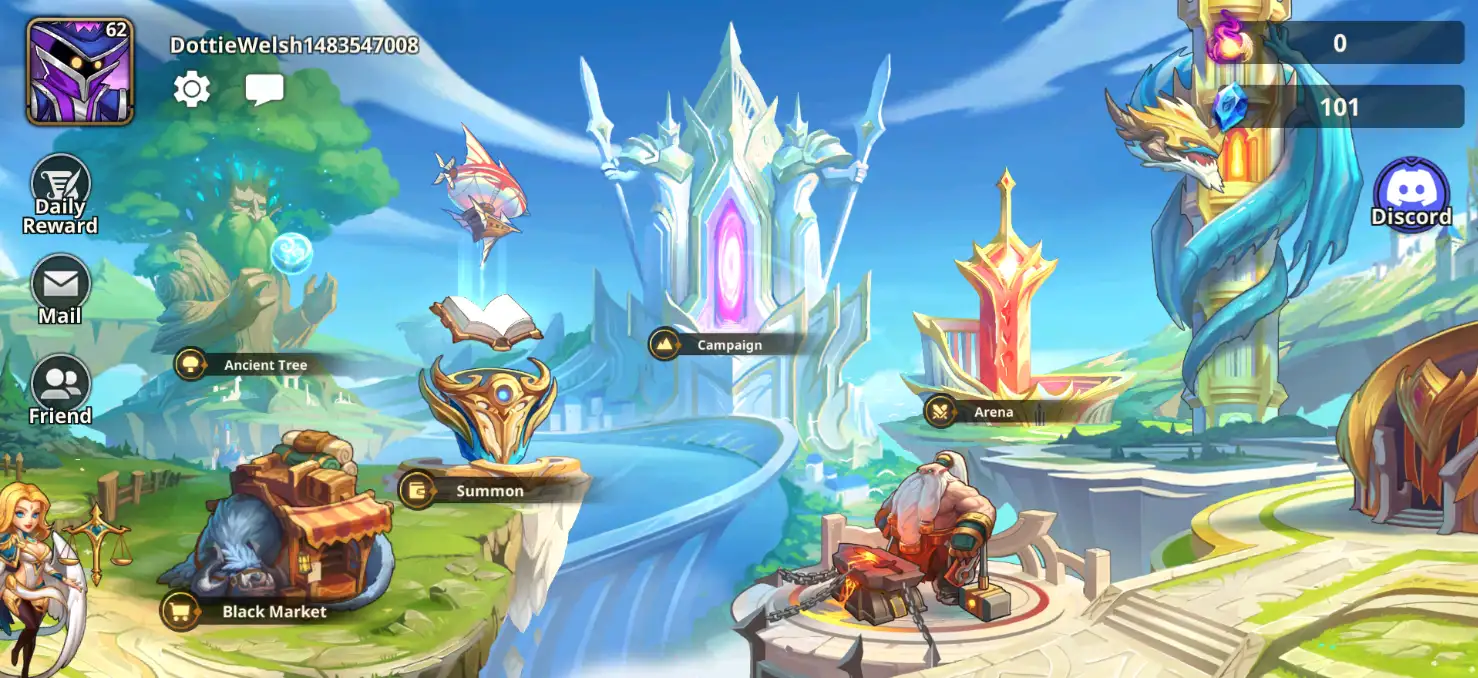Enter the Ancient Tree

(x=253, y=365)
